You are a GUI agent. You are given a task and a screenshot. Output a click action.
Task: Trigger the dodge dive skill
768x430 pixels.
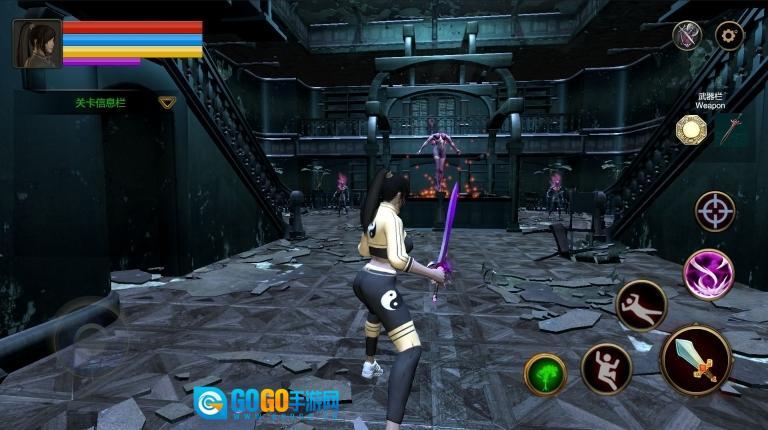tap(641, 305)
